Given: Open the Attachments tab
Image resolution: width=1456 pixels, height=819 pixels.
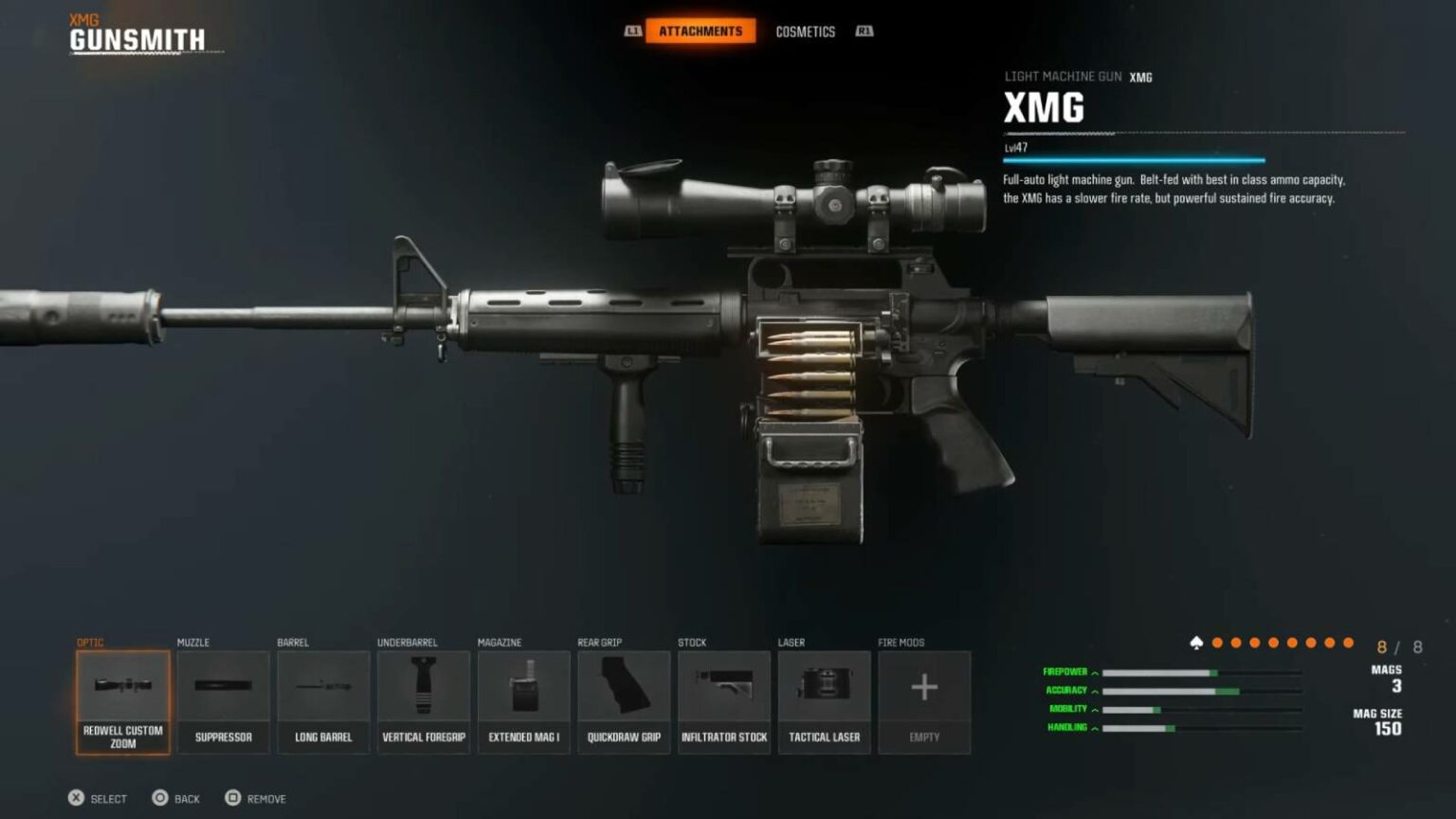Looking at the screenshot, I should coord(701,29).
